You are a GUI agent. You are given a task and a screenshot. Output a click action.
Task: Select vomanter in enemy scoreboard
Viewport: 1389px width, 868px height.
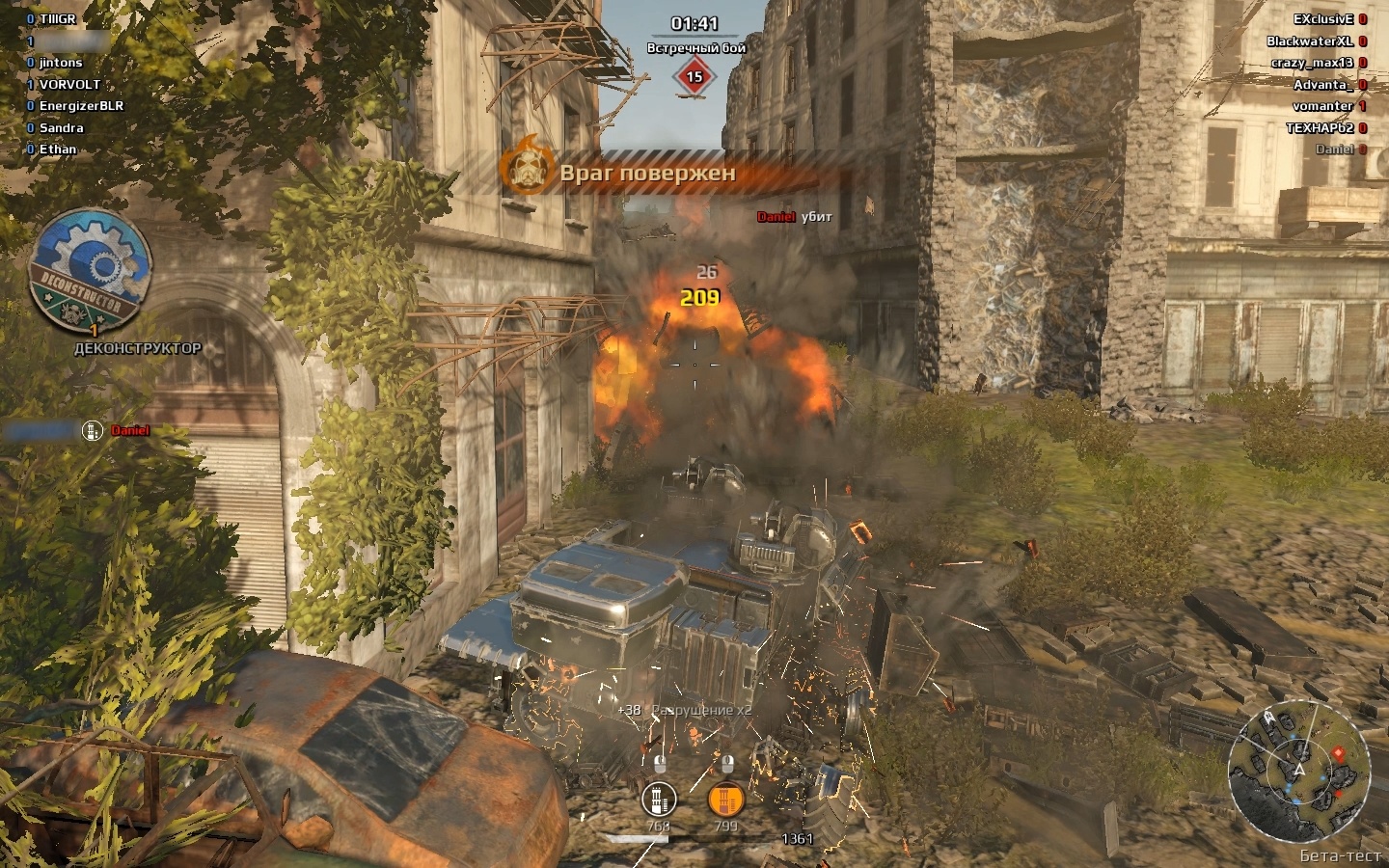coord(1322,106)
